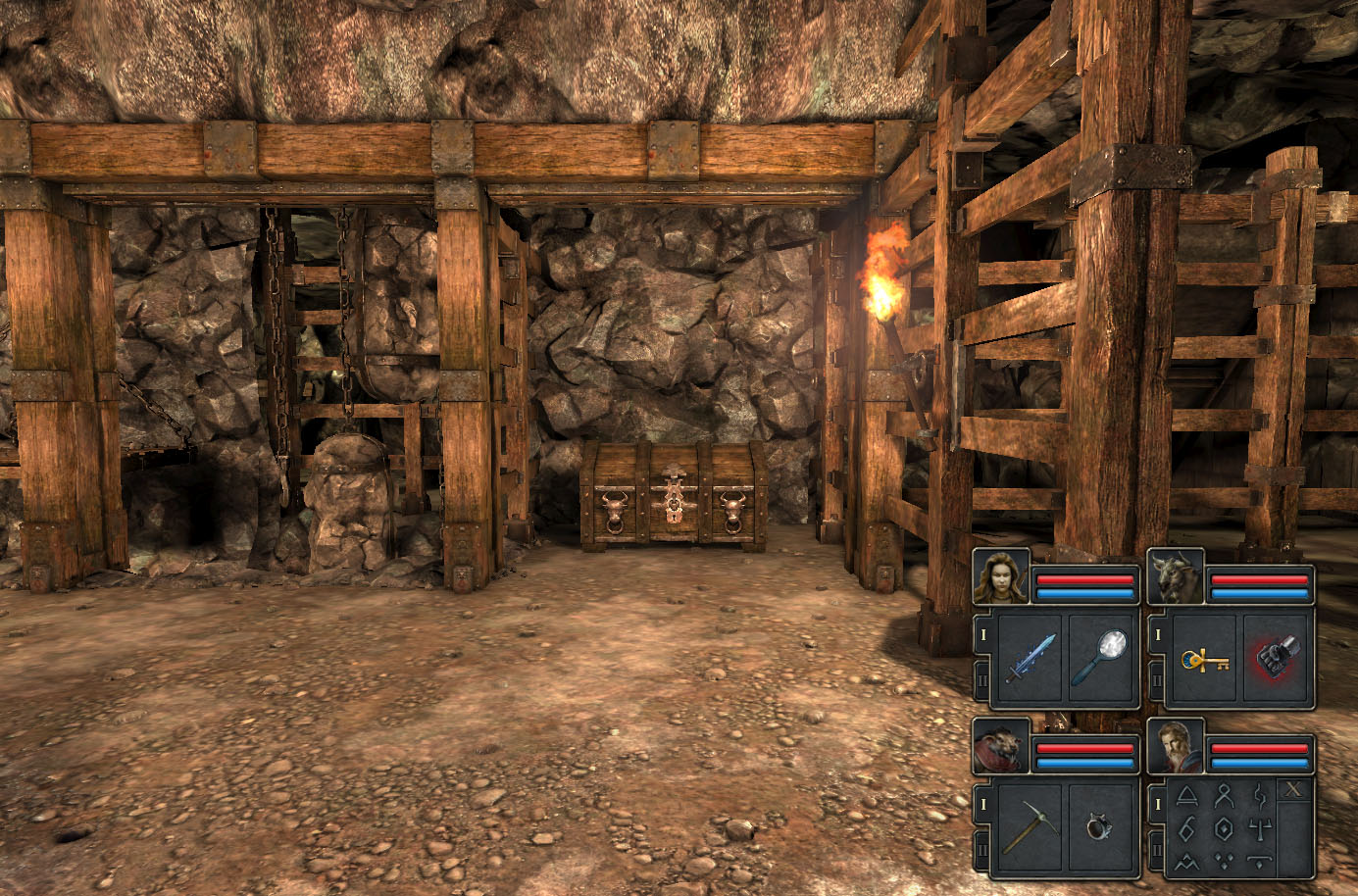Select the bearded mage's portrait
The width and height of the screenshot is (1358, 896).
click(1175, 747)
